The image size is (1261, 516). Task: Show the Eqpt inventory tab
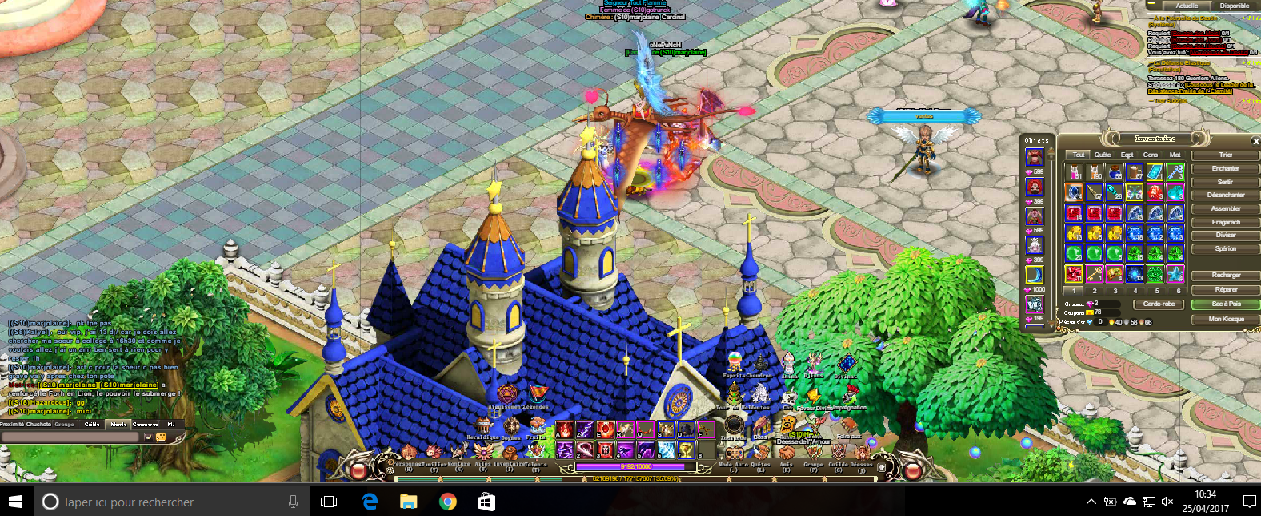(1127, 155)
